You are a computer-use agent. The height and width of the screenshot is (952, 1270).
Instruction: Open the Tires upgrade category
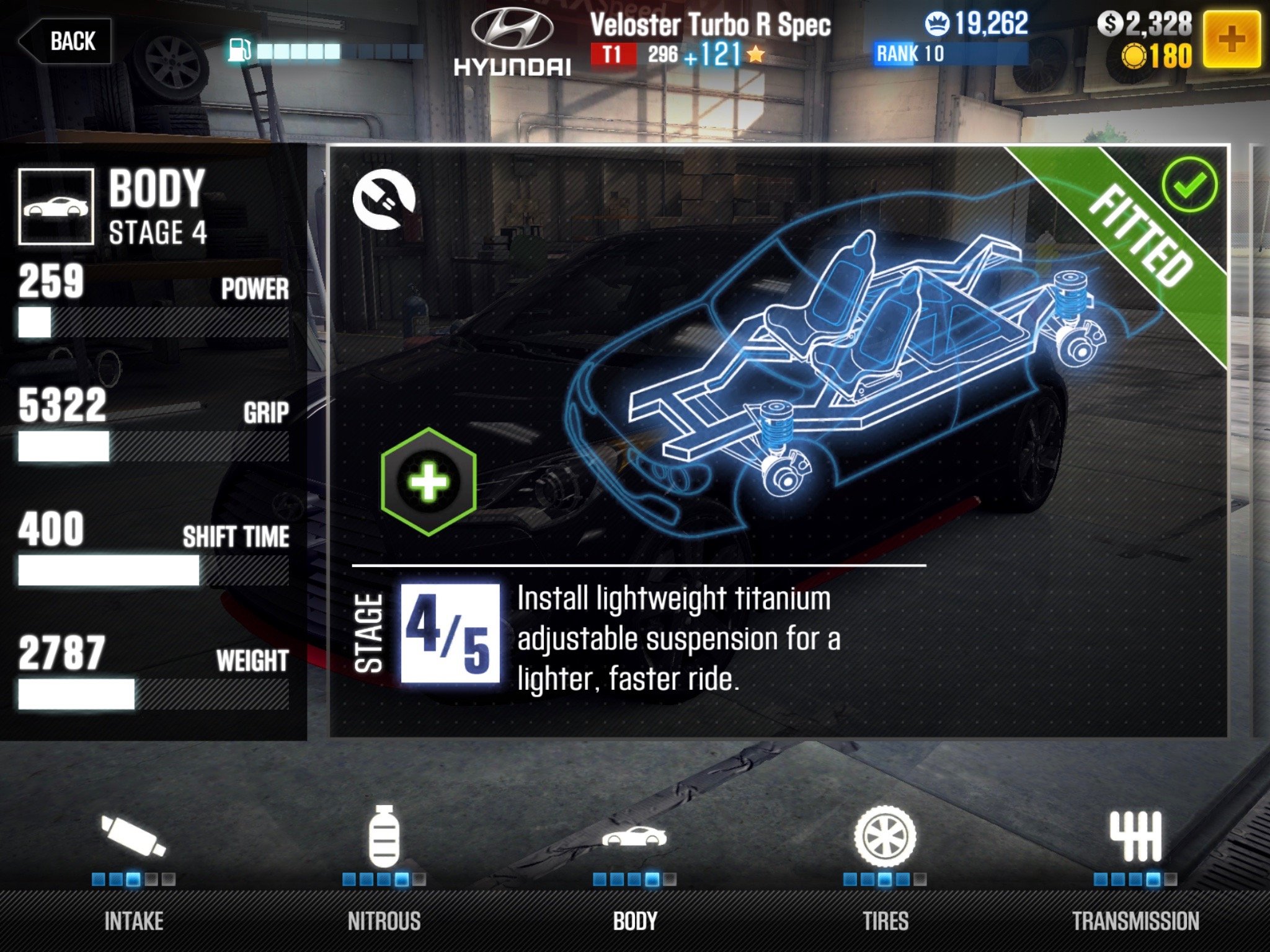tap(885, 868)
